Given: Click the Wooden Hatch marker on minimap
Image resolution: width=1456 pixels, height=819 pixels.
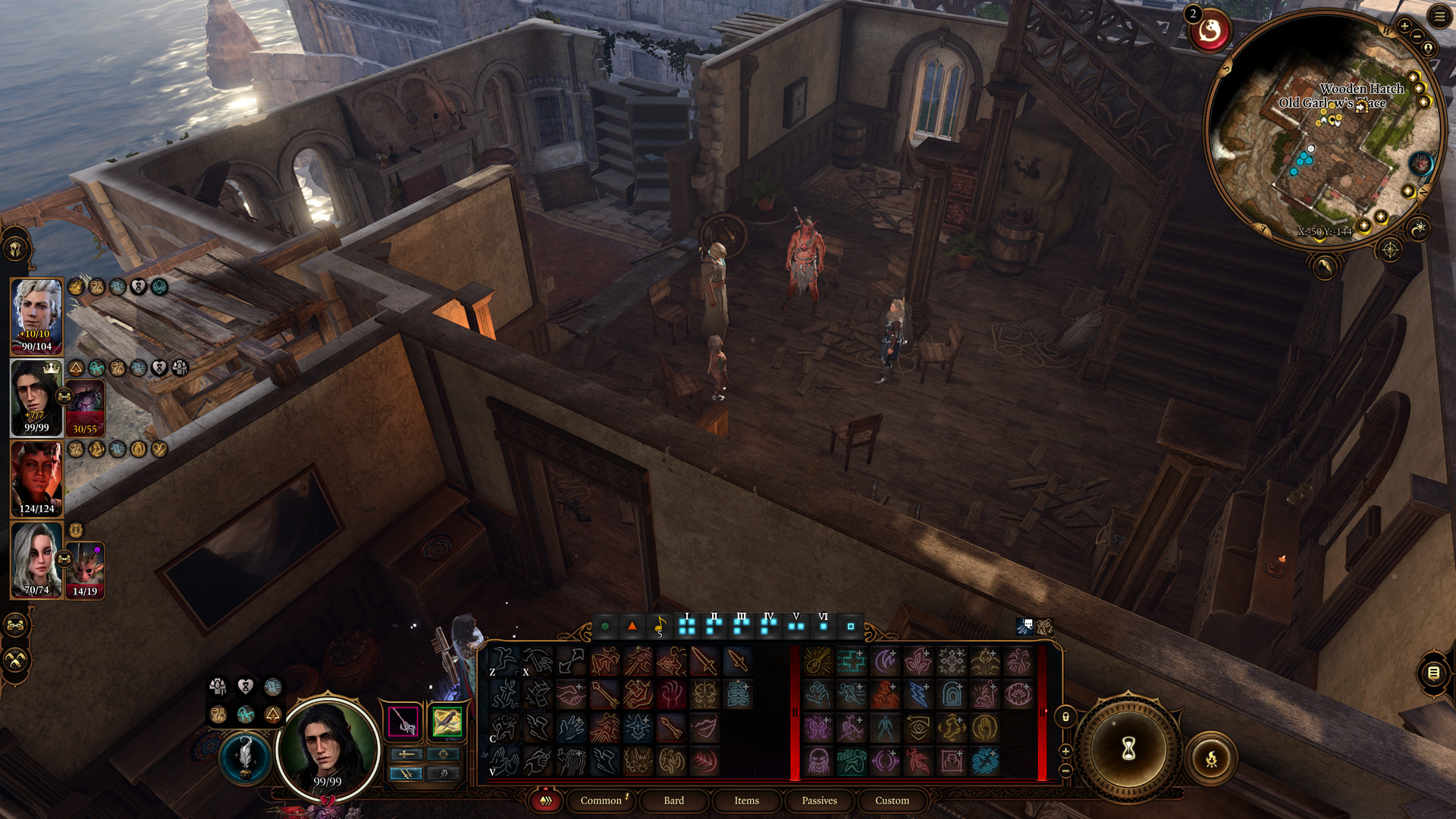Looking at the screenshot, I should (x=1361, y=105).
